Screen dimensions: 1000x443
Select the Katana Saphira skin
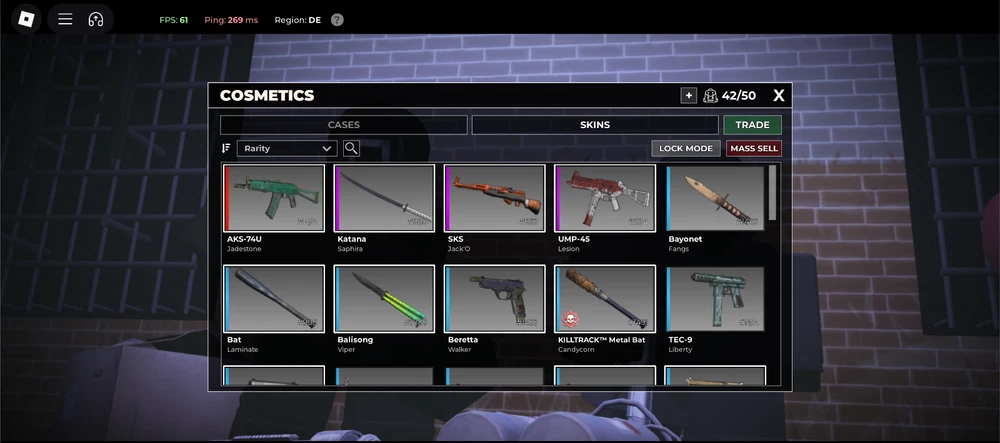[385, 198]
